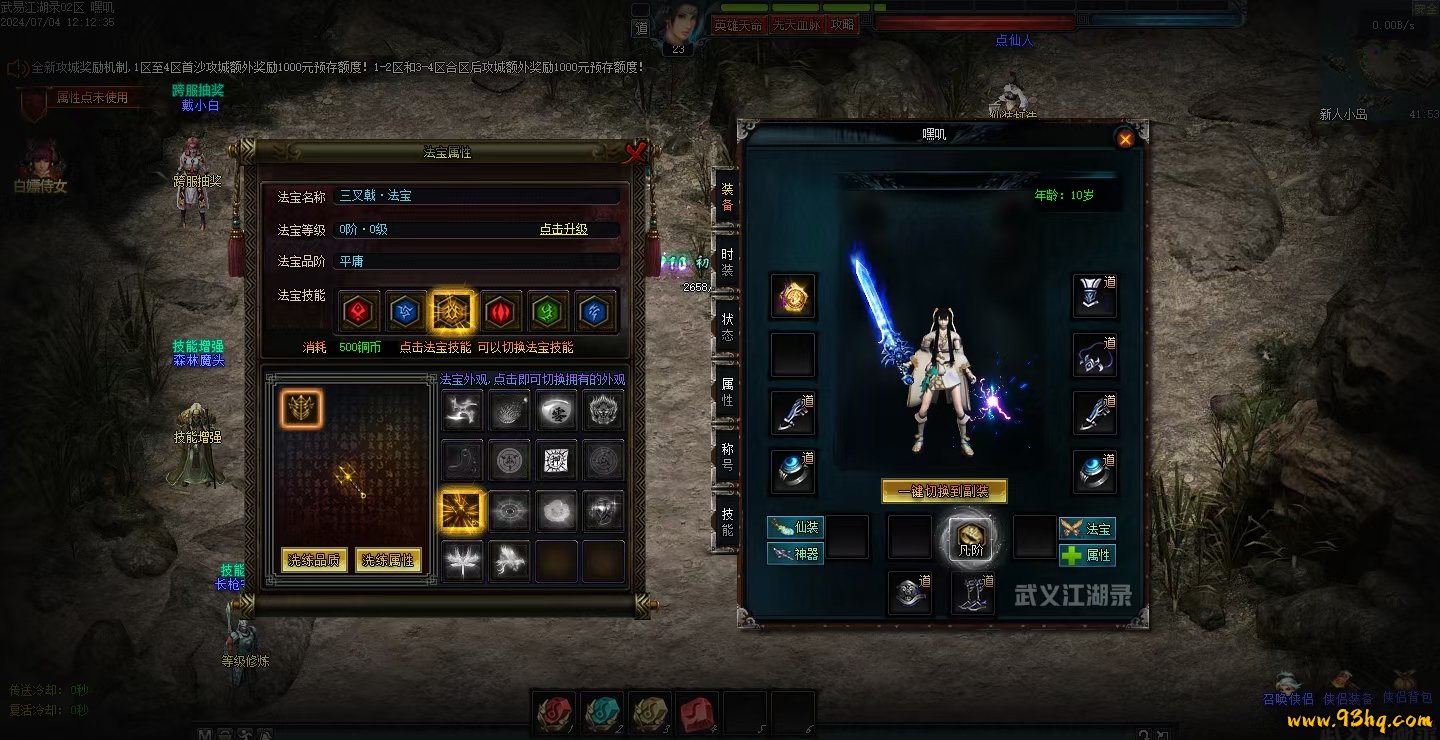The image size is (1440, 740).
Task: Open the 英雄天命 menu
Action: click(x=738, y=25)
